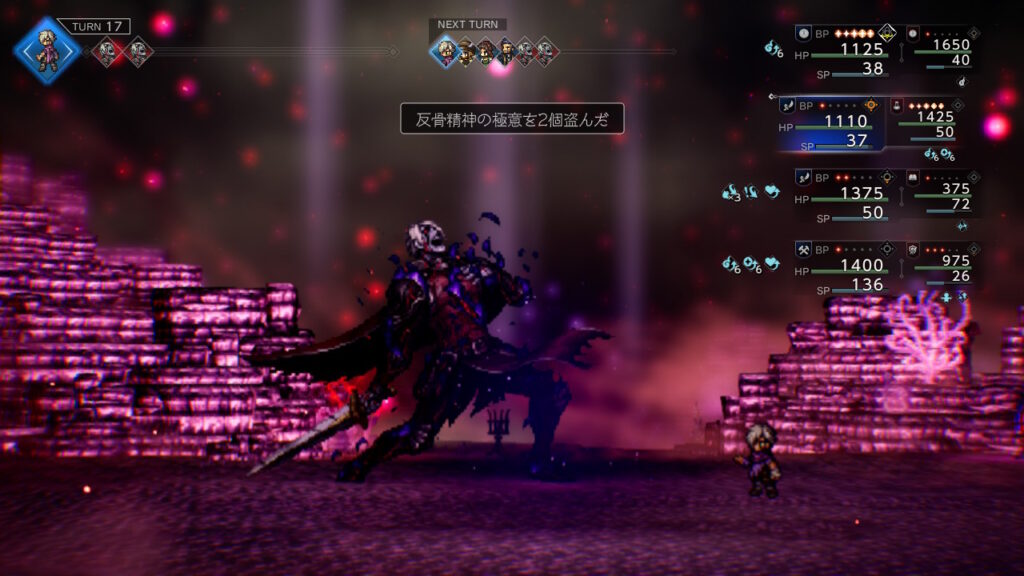Select the hat-wearing character in Next Turn order
This screenshot has width=1024, height=576.
466,51
